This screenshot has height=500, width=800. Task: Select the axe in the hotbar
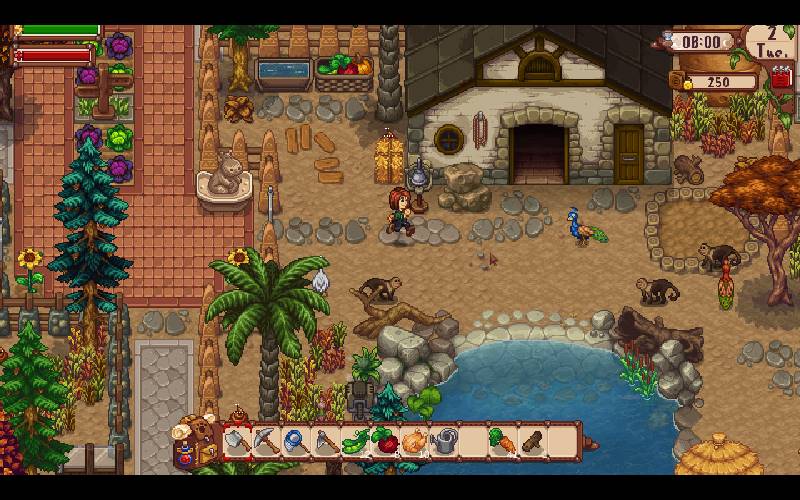(238, 441)
